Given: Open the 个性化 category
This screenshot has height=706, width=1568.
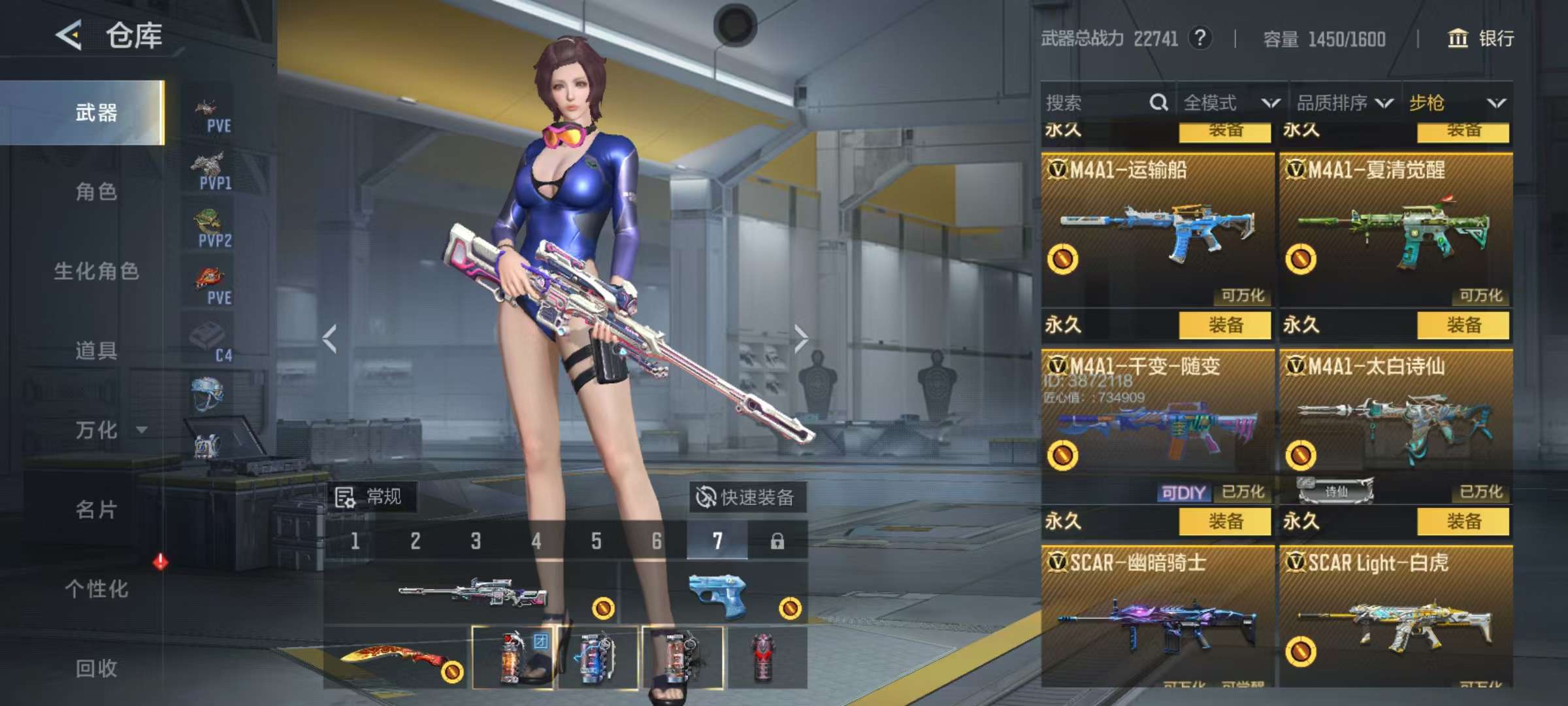Looking at the screenshot, I should [x=96, y=588].
